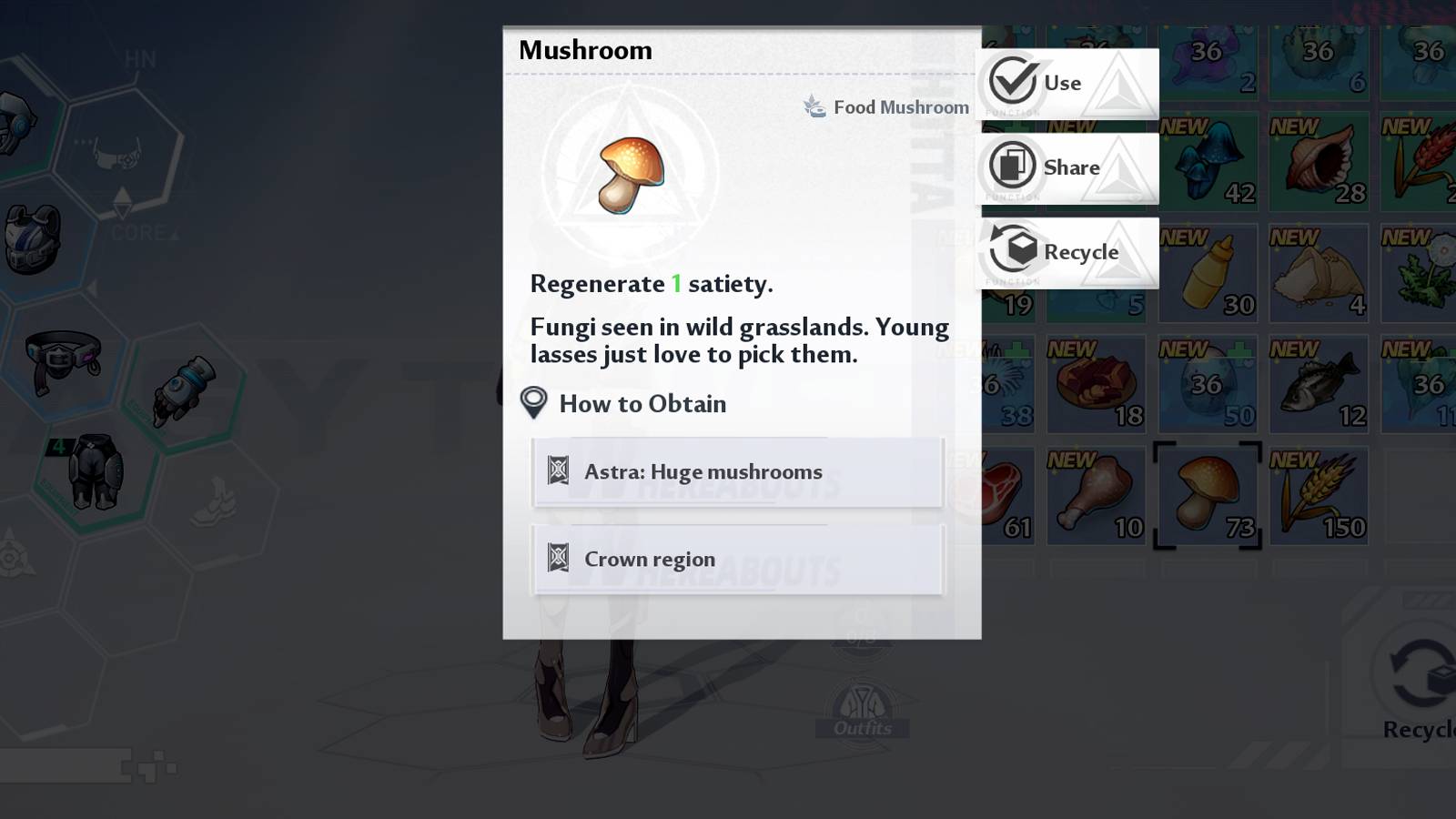
Task: Share the Mushroom item
Action: point(1069,167)
